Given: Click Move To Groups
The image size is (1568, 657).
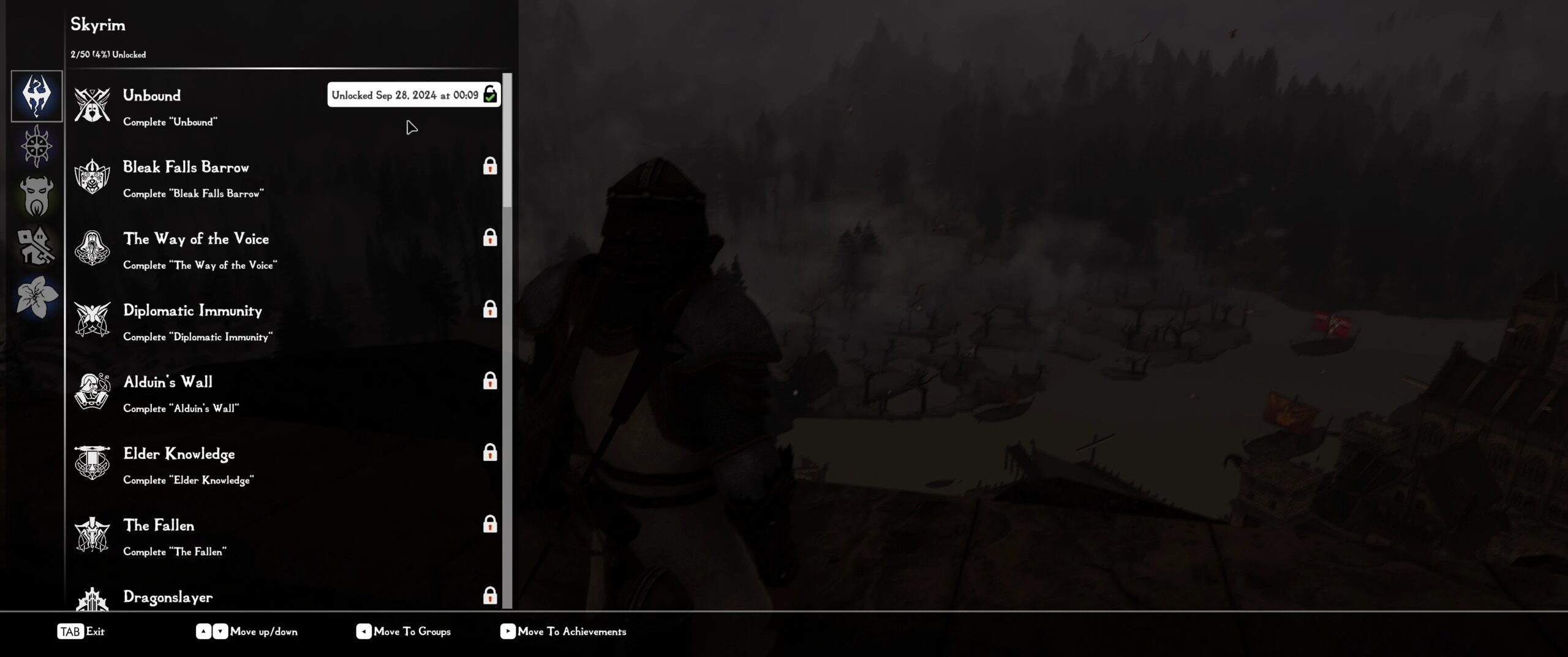Looking at the screenshot, I should pos(413,631).
